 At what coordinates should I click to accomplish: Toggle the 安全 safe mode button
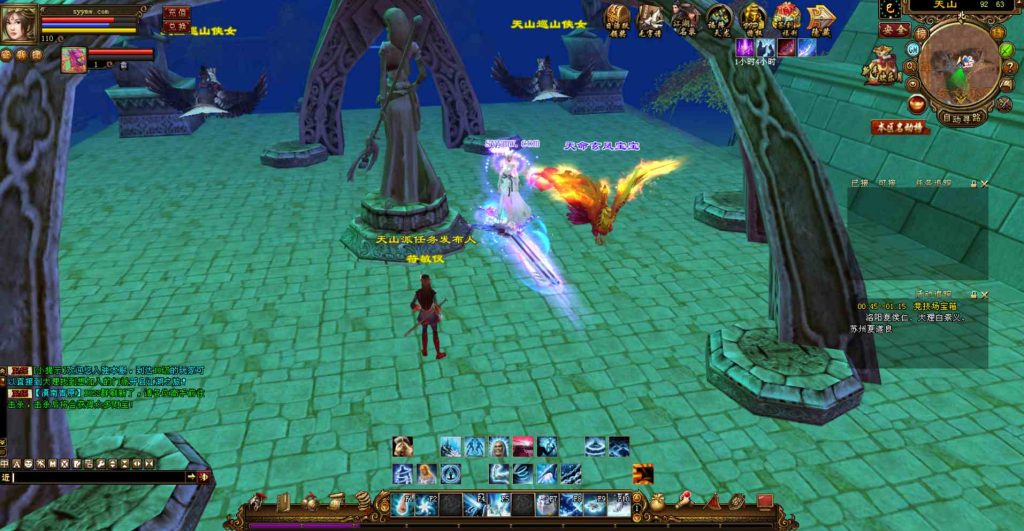click(x=894, y=30)
